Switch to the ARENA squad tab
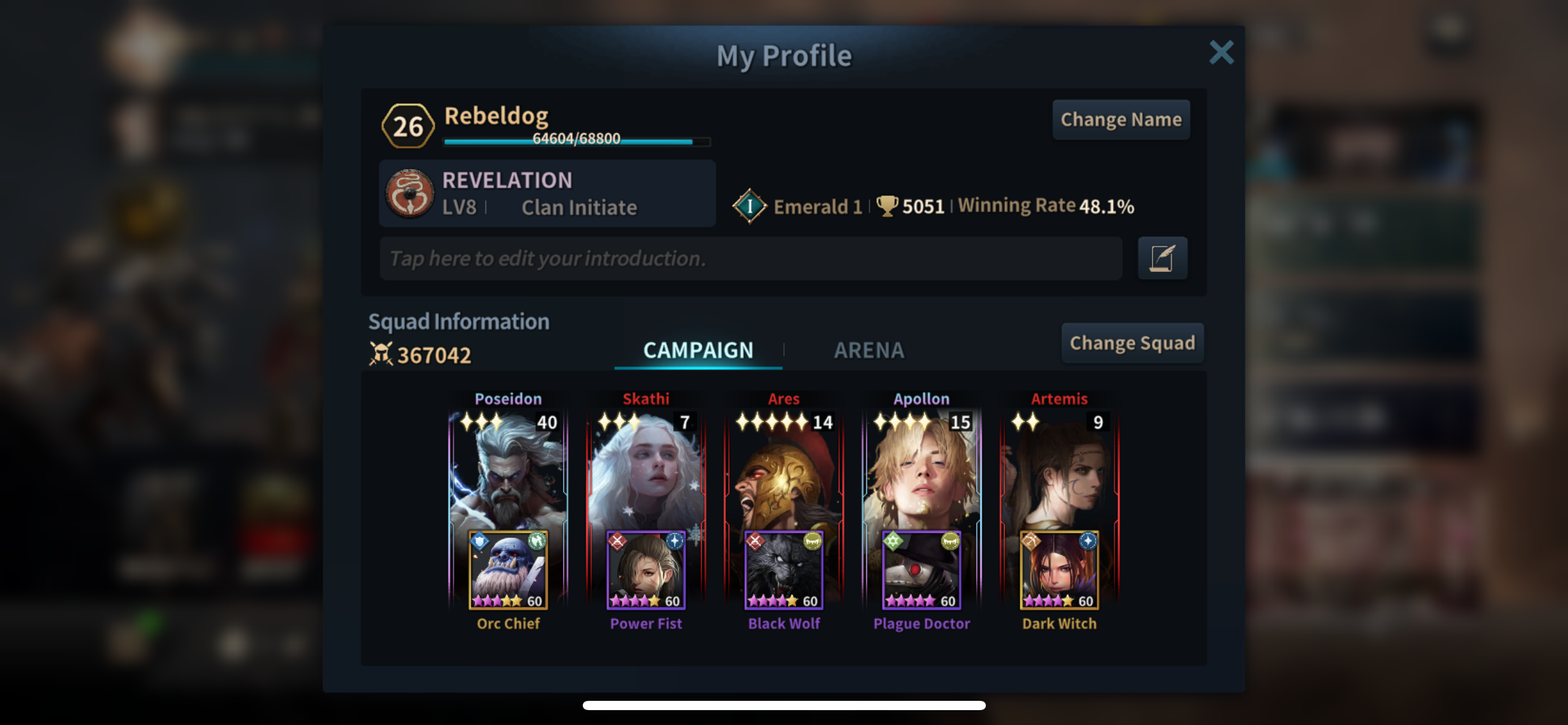This screenshot has width=1568, height=725. pos(869,350)
